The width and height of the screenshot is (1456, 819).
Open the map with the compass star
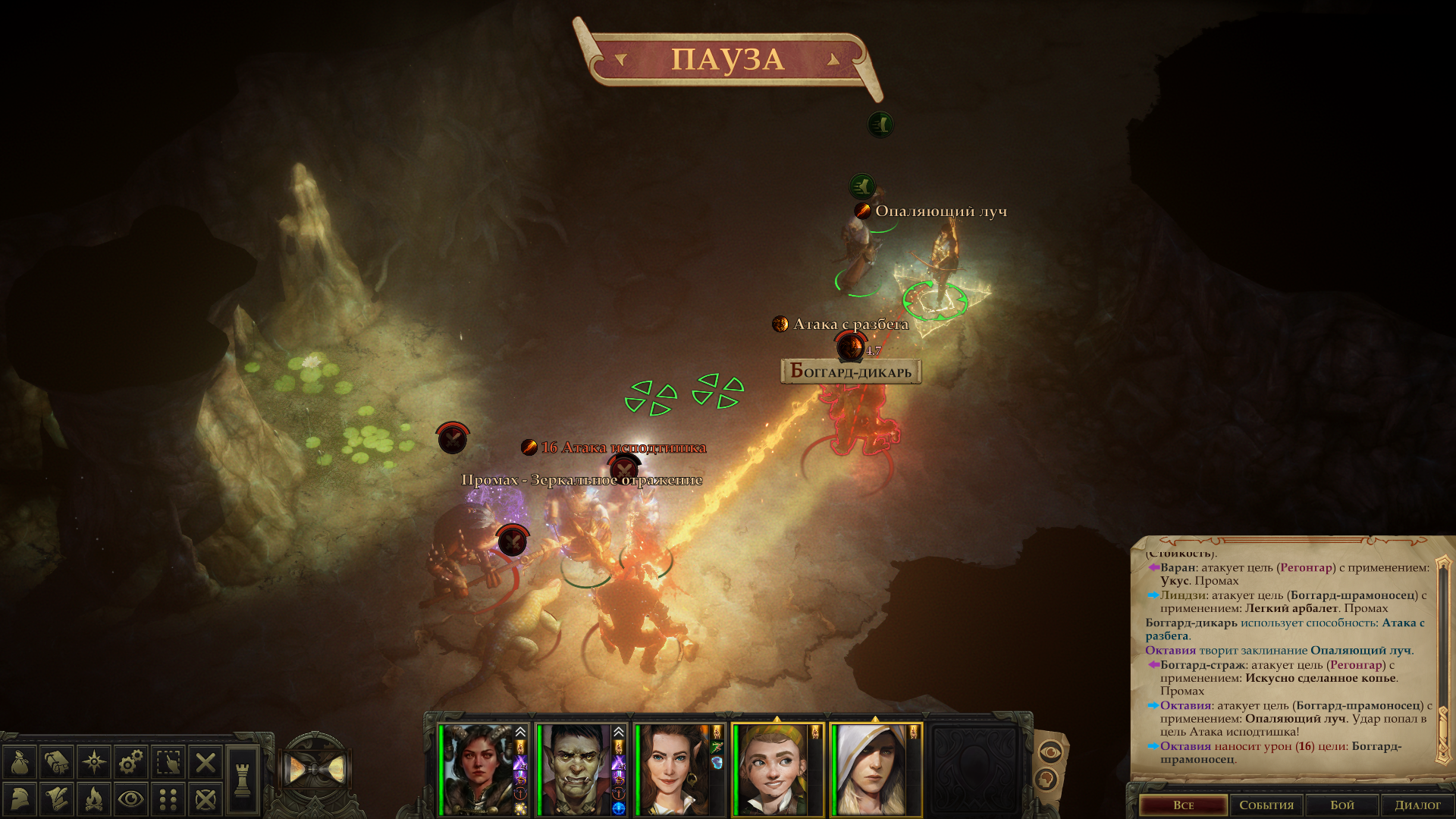coord(94,762)
